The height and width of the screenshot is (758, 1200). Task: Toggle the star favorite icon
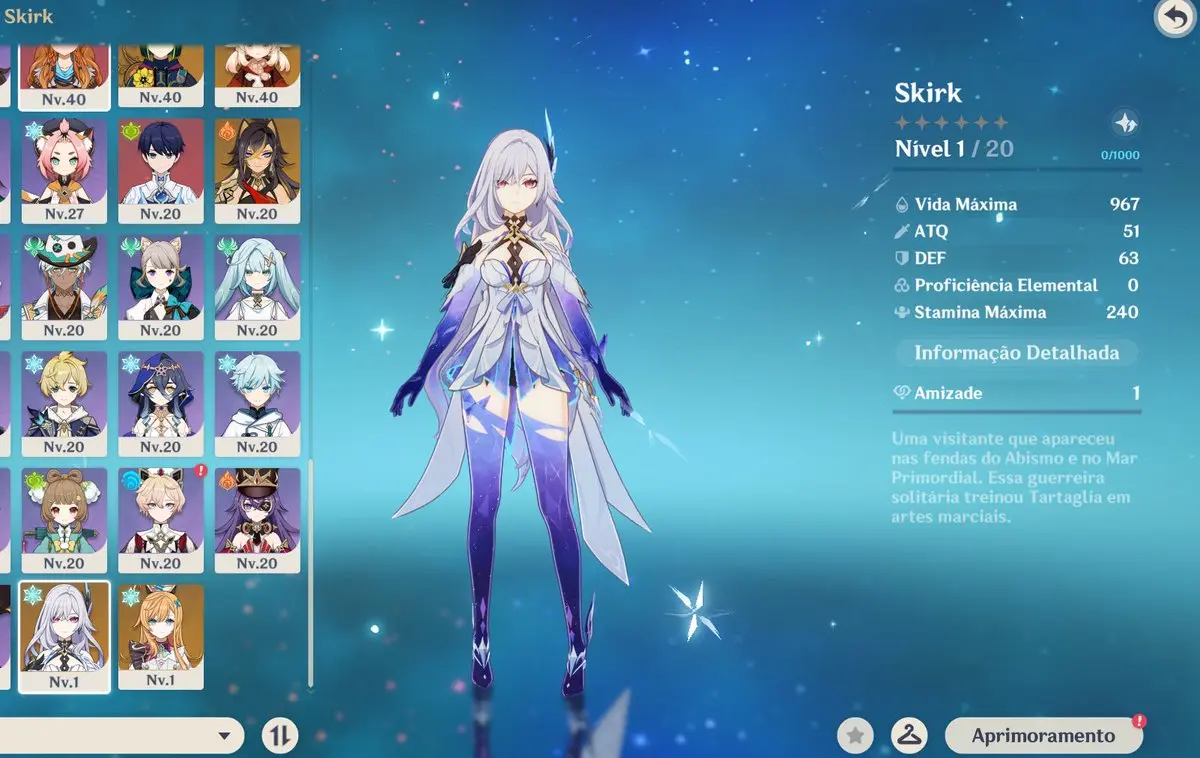tap(855, 736)
